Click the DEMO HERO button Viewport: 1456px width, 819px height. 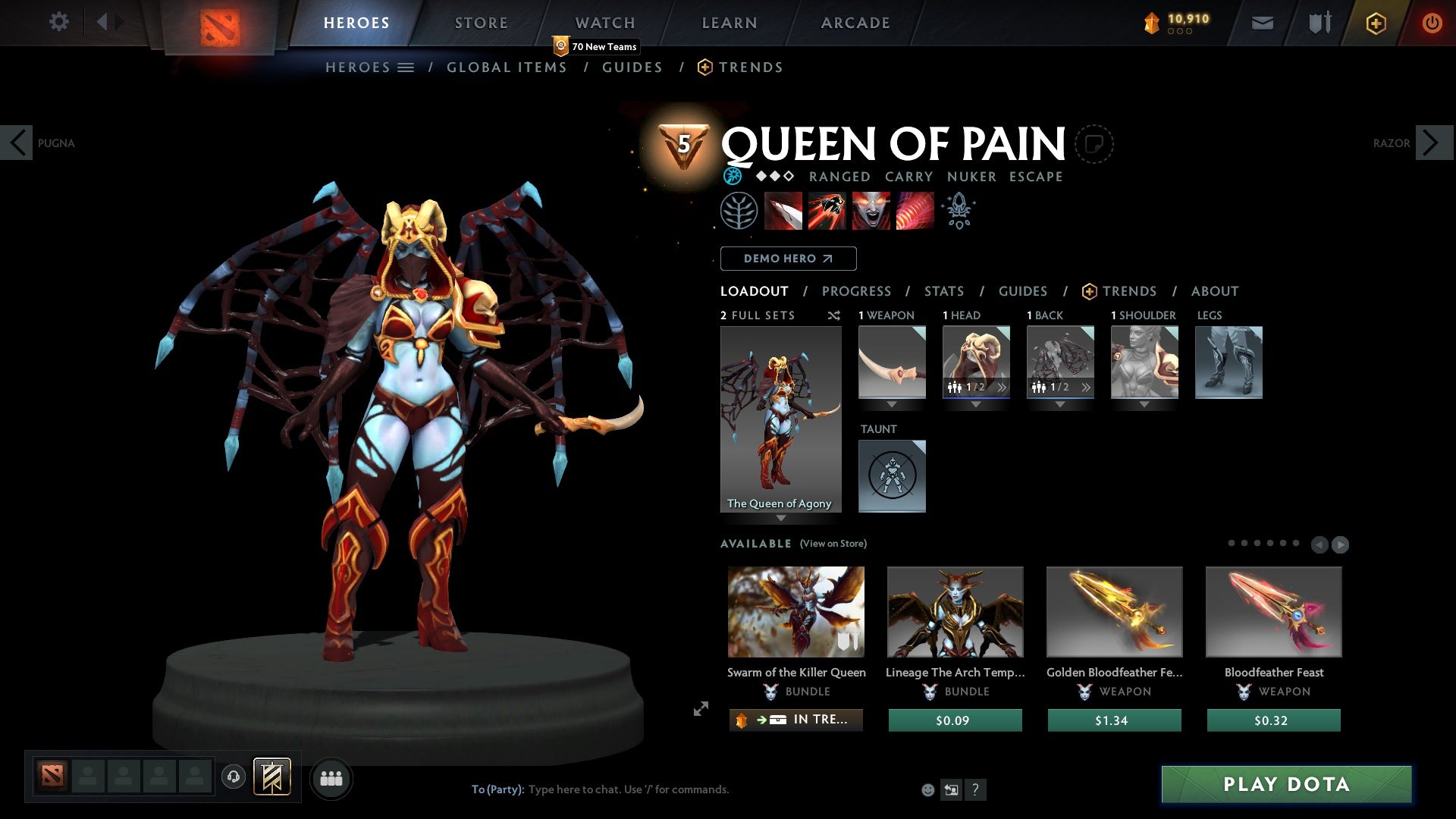tap(787, 259)
